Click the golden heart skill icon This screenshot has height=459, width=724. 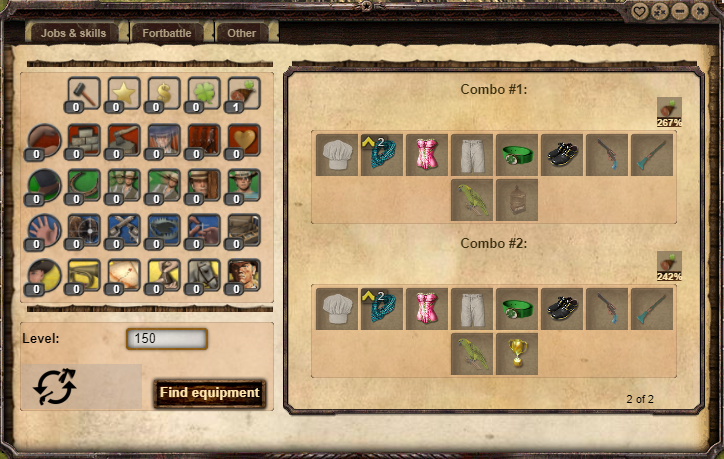[x=243, y=139]
